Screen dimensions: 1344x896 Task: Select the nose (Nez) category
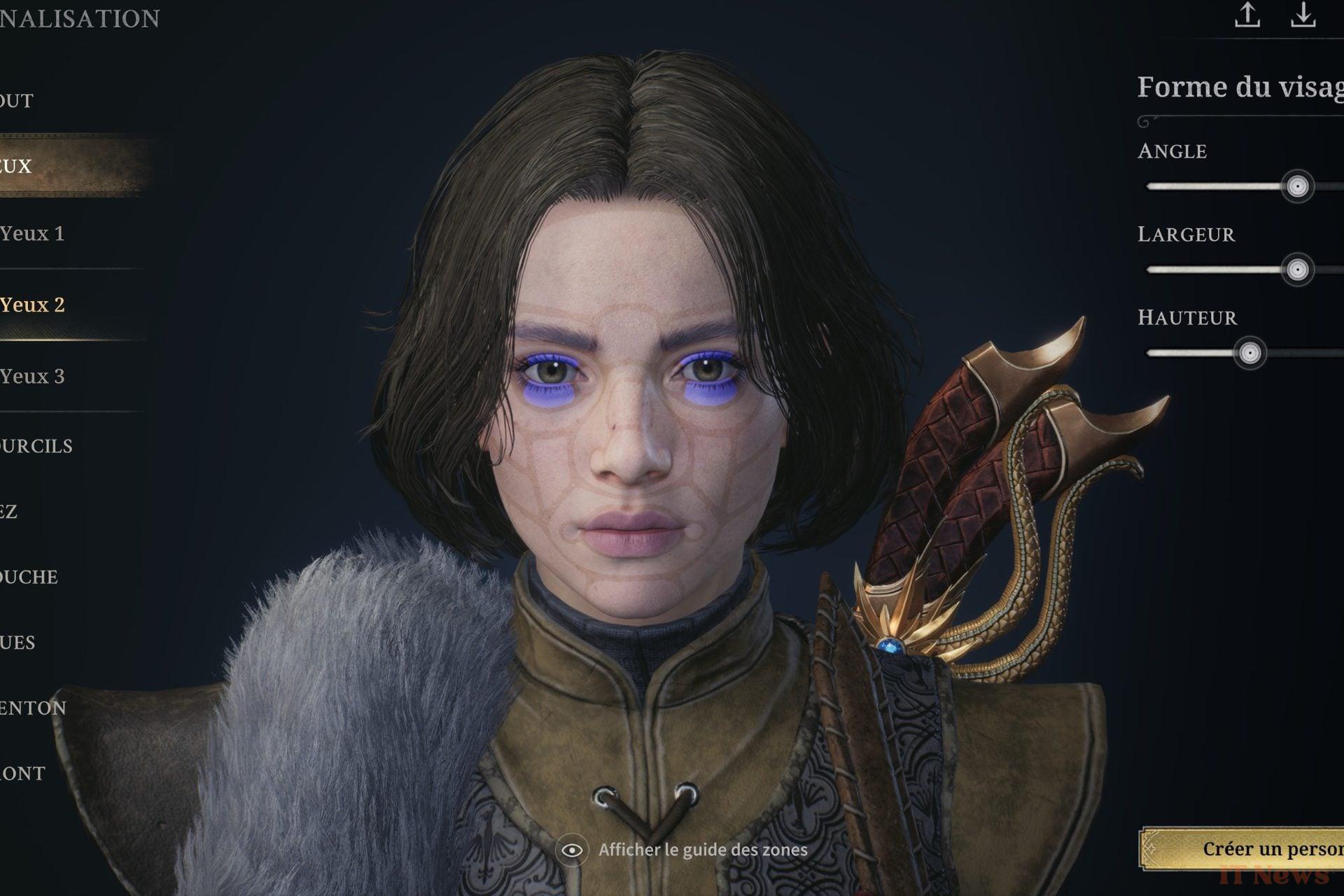click(x=10, y=512)
